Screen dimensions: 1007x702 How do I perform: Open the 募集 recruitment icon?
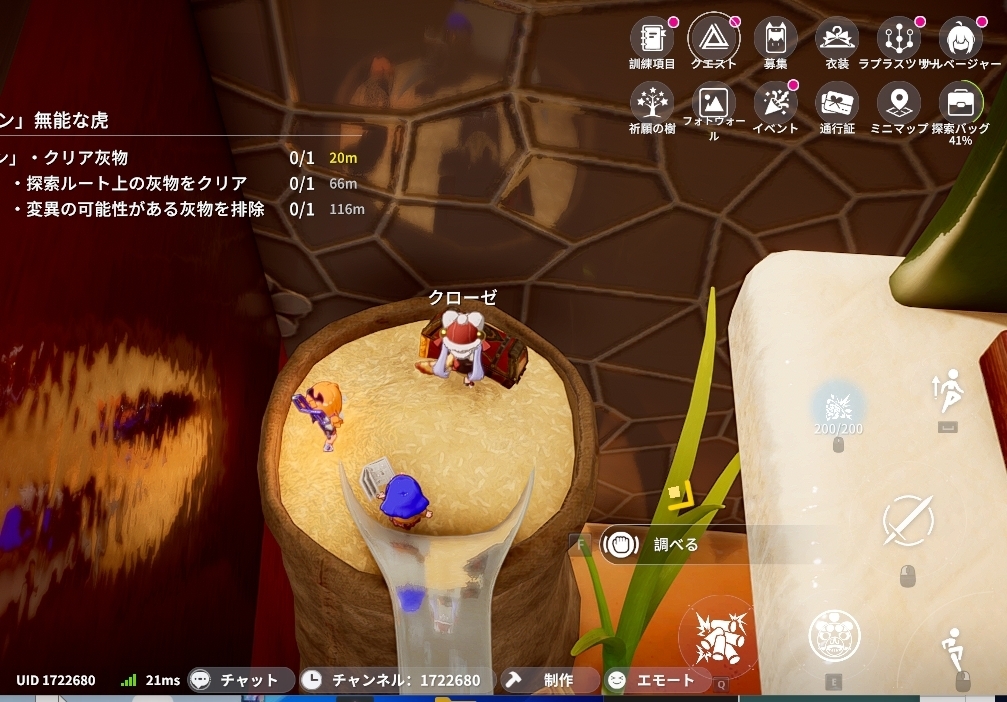pos(775,39)
